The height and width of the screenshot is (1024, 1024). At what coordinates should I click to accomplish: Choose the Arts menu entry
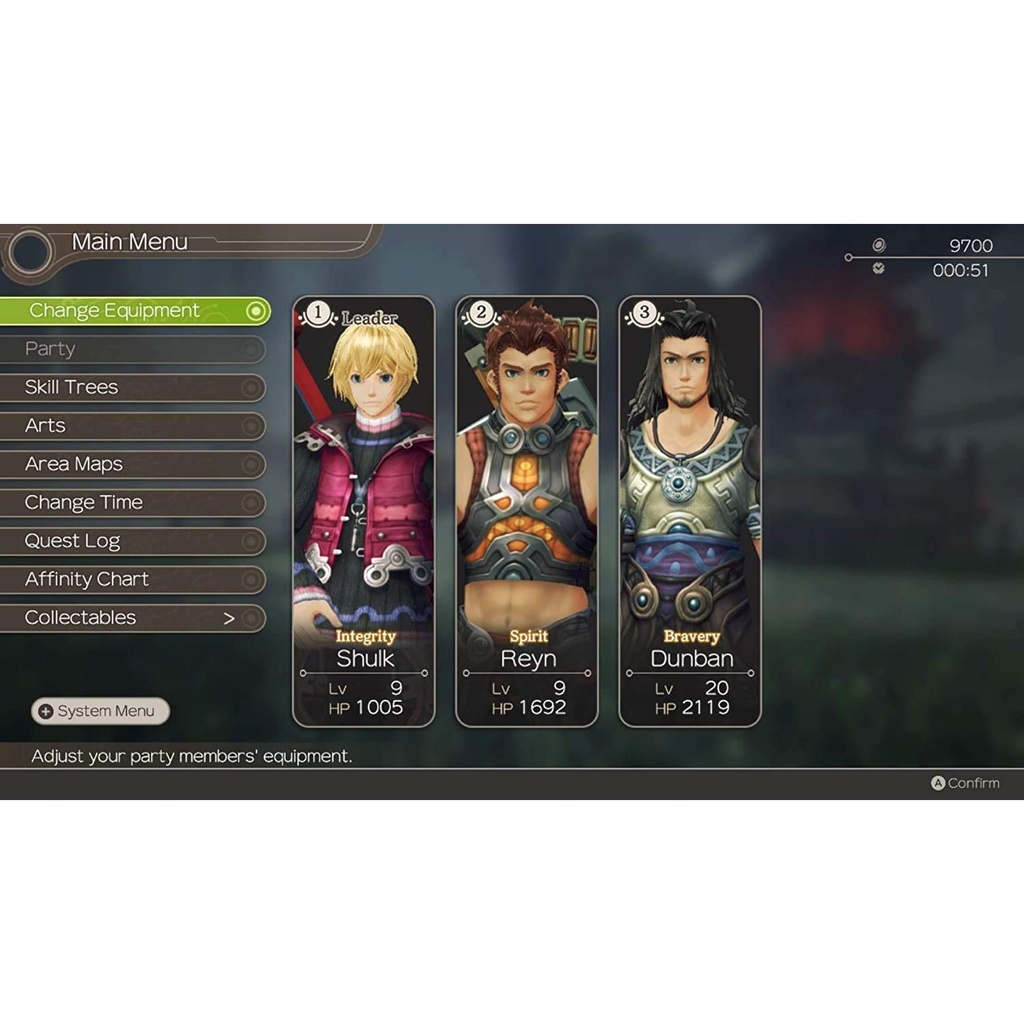click(x=130, y=426)
